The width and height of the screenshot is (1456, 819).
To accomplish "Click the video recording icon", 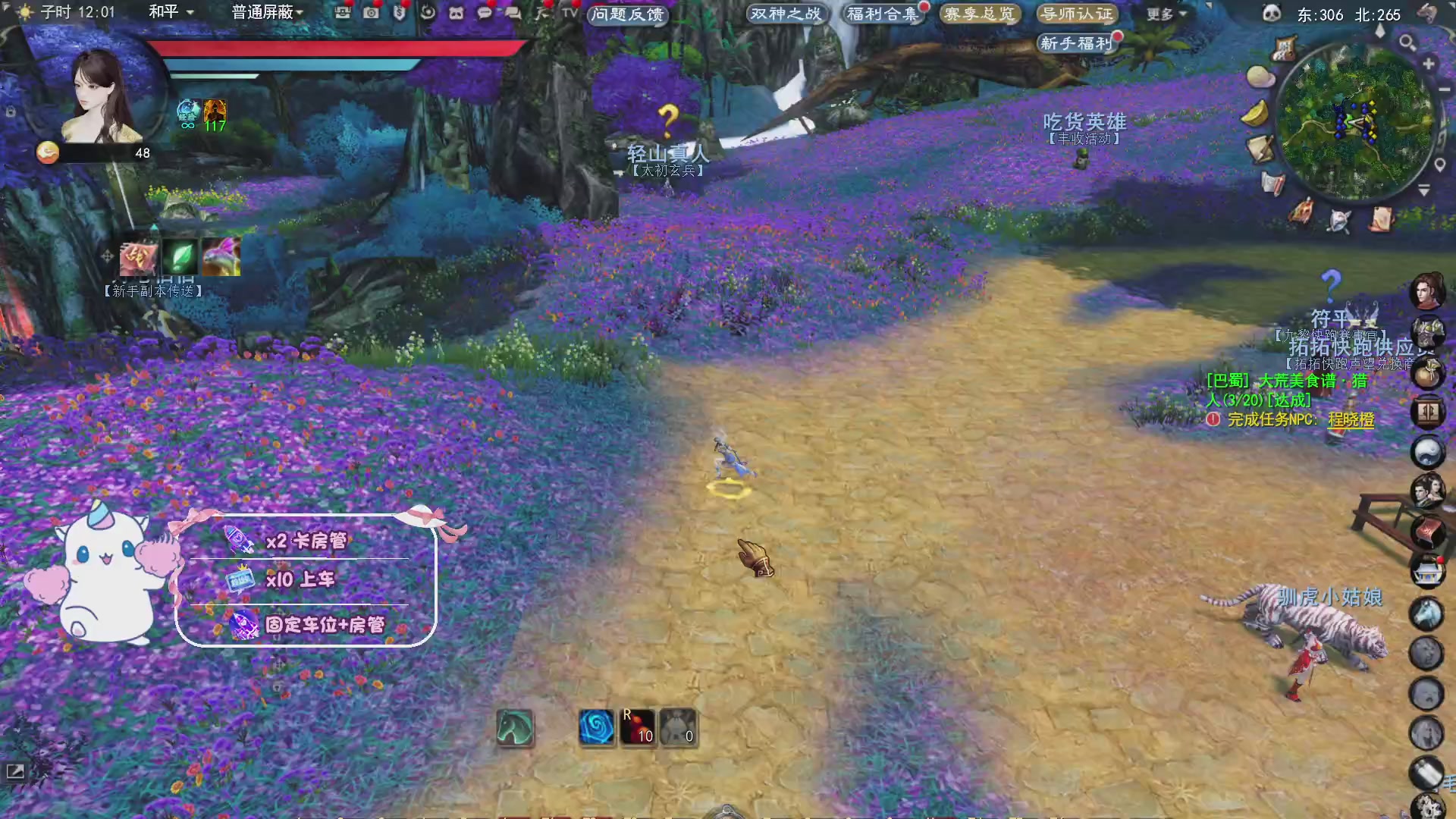I will point(343,13).
